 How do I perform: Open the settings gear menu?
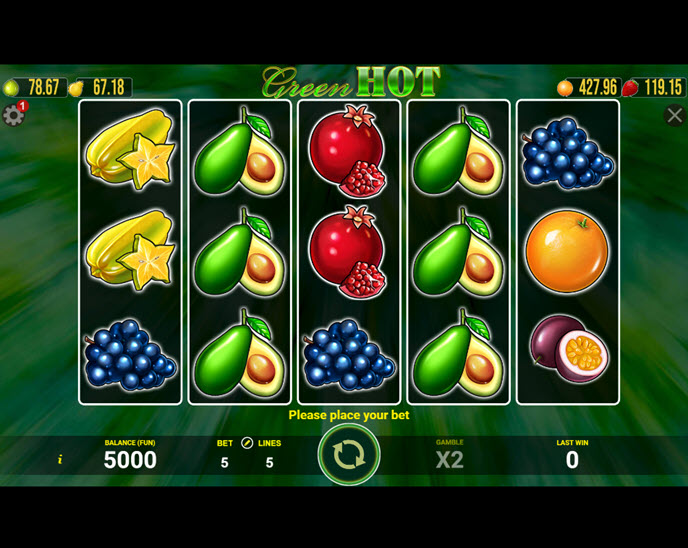click(13, 115)
